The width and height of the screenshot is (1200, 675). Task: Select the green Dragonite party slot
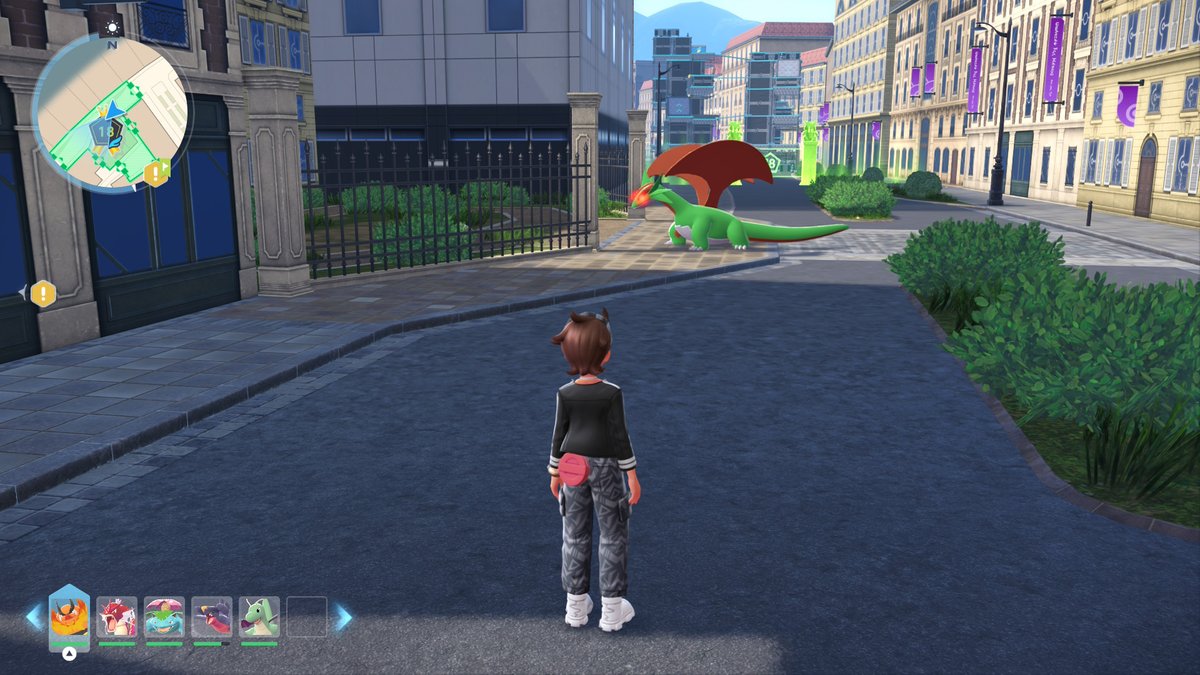(x=259, y=616)
